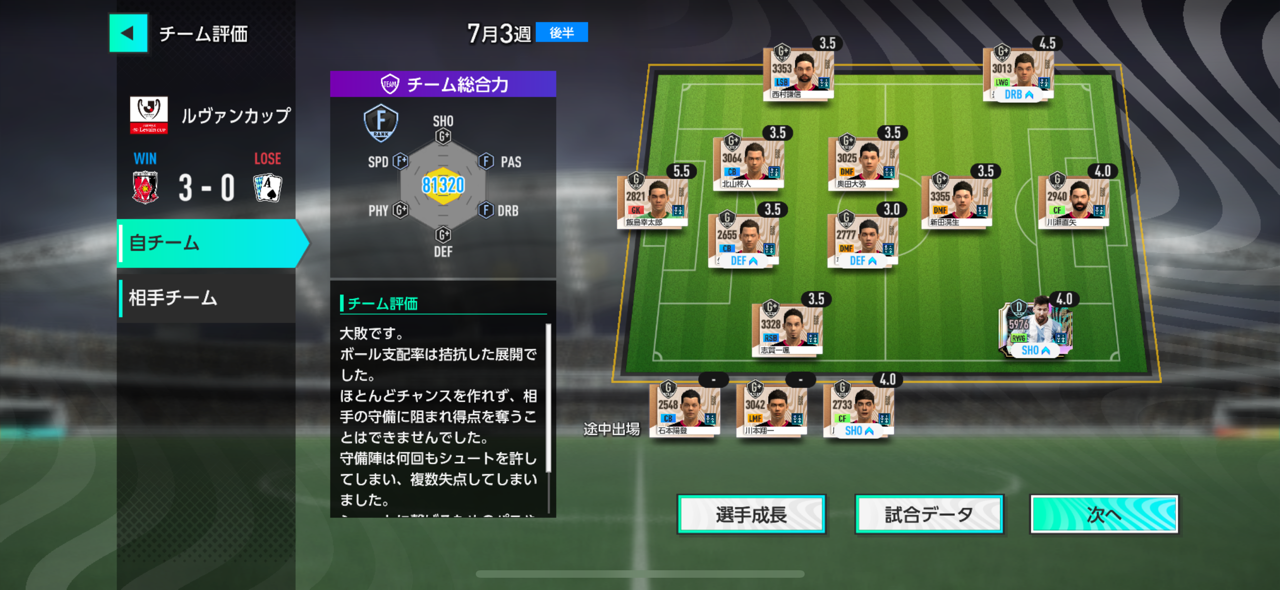
Task: Select the DMF player card with 3025
Action: (x=862, y=163)
